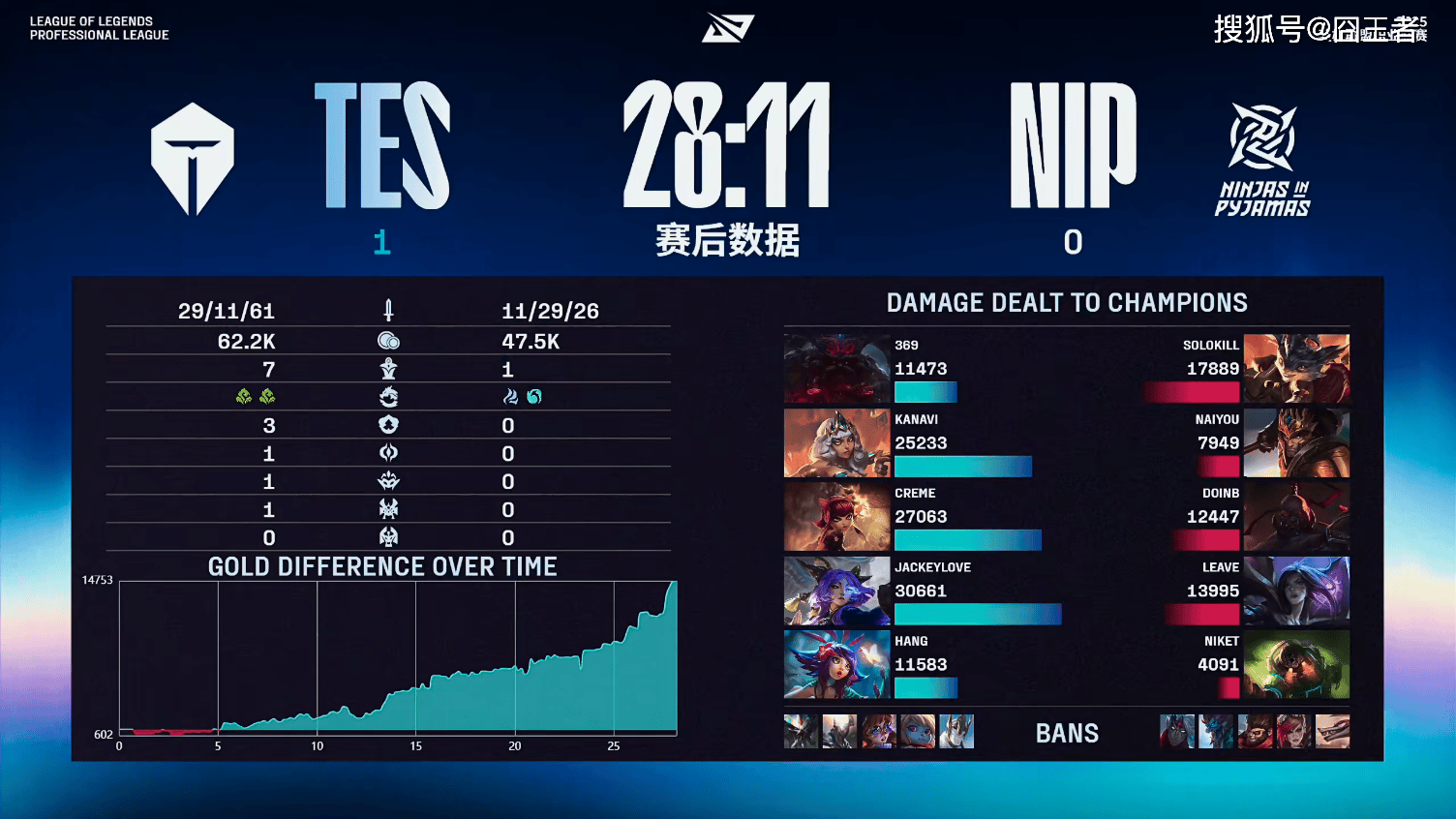
Task: Click the Ninjas in Pyjamas team logo
Action: [1262, 159]
